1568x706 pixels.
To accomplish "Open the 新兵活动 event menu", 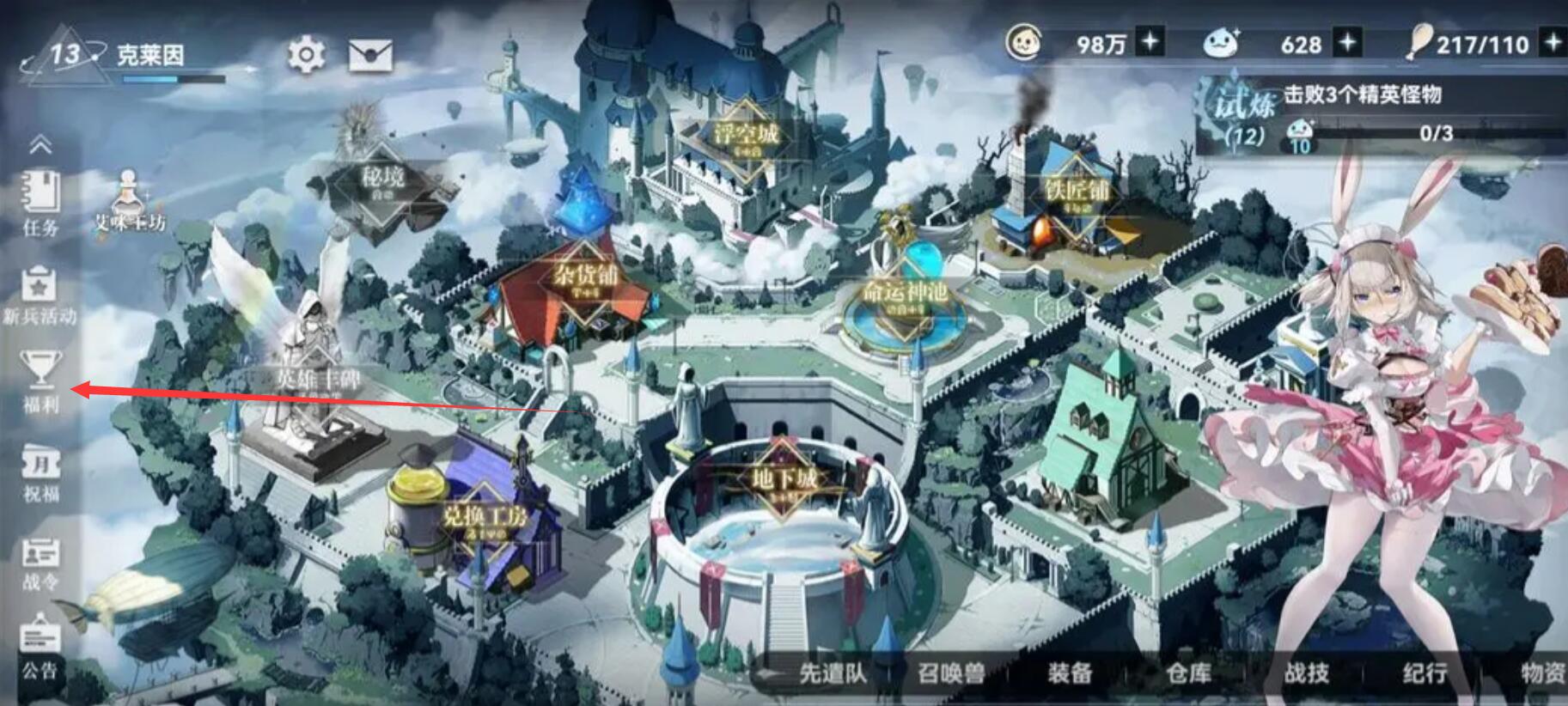I will click(40, 295).
